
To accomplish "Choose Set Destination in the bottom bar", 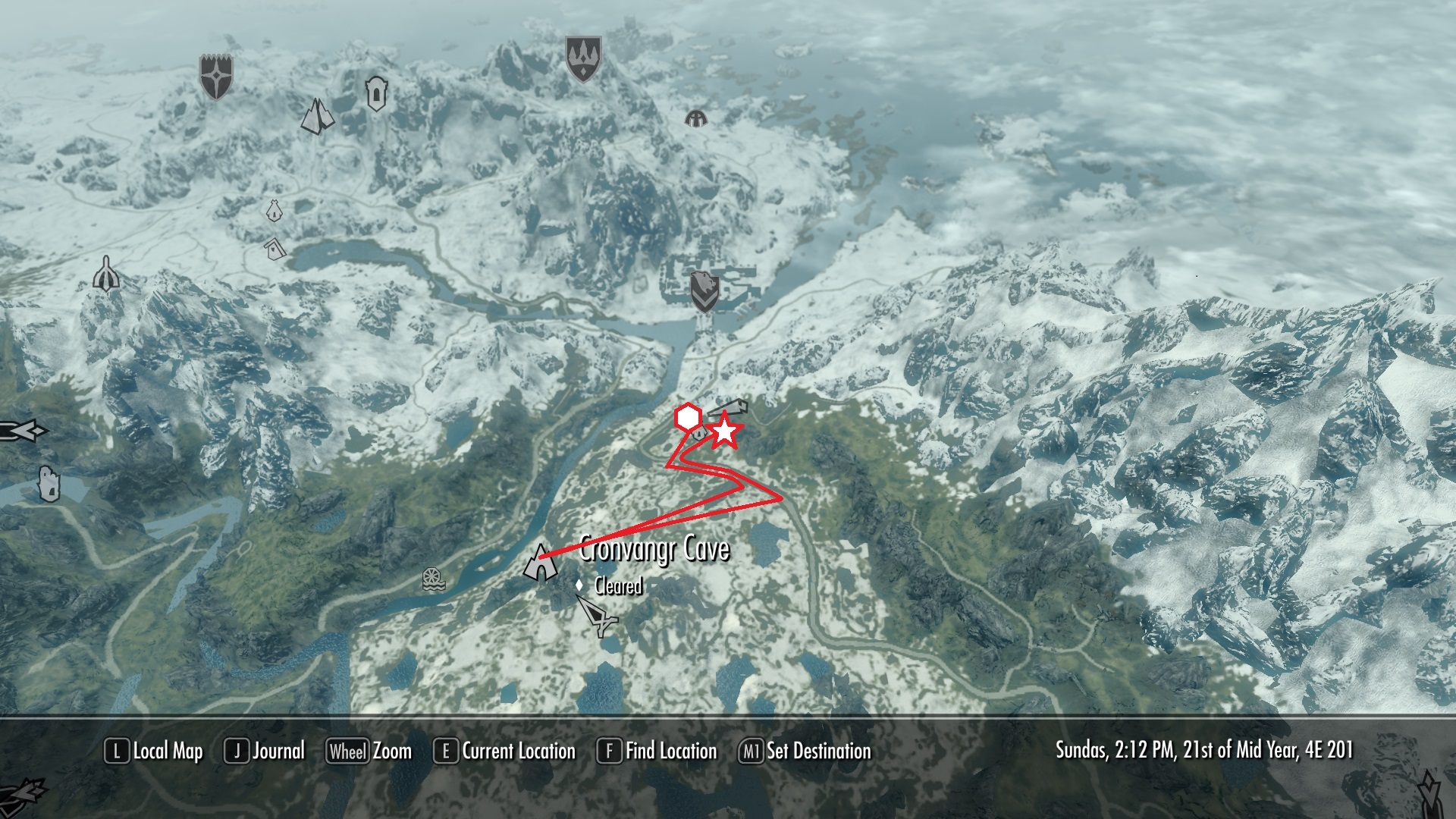I will (805, 752).
